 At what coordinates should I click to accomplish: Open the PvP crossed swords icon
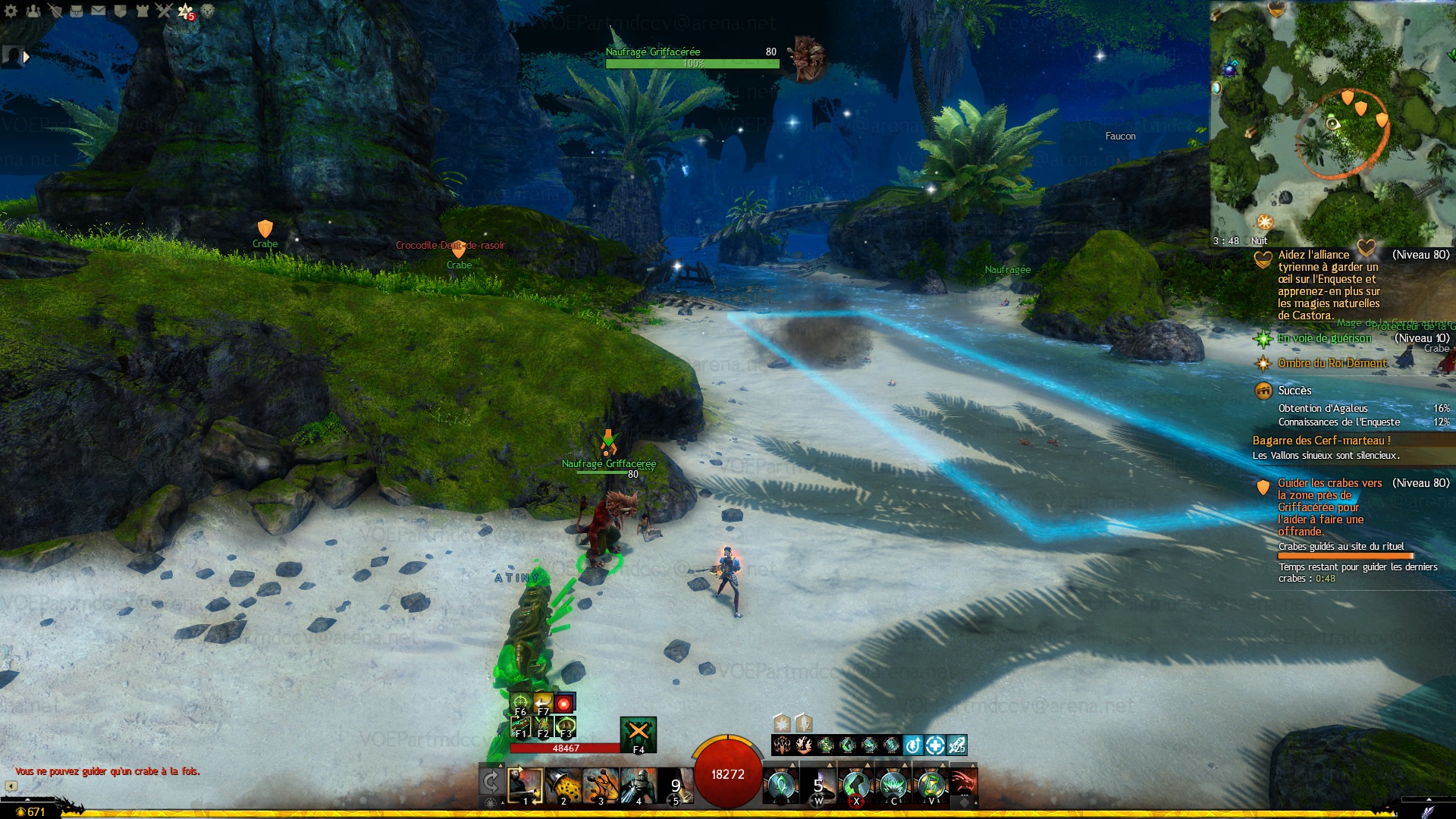click(164, 11)
